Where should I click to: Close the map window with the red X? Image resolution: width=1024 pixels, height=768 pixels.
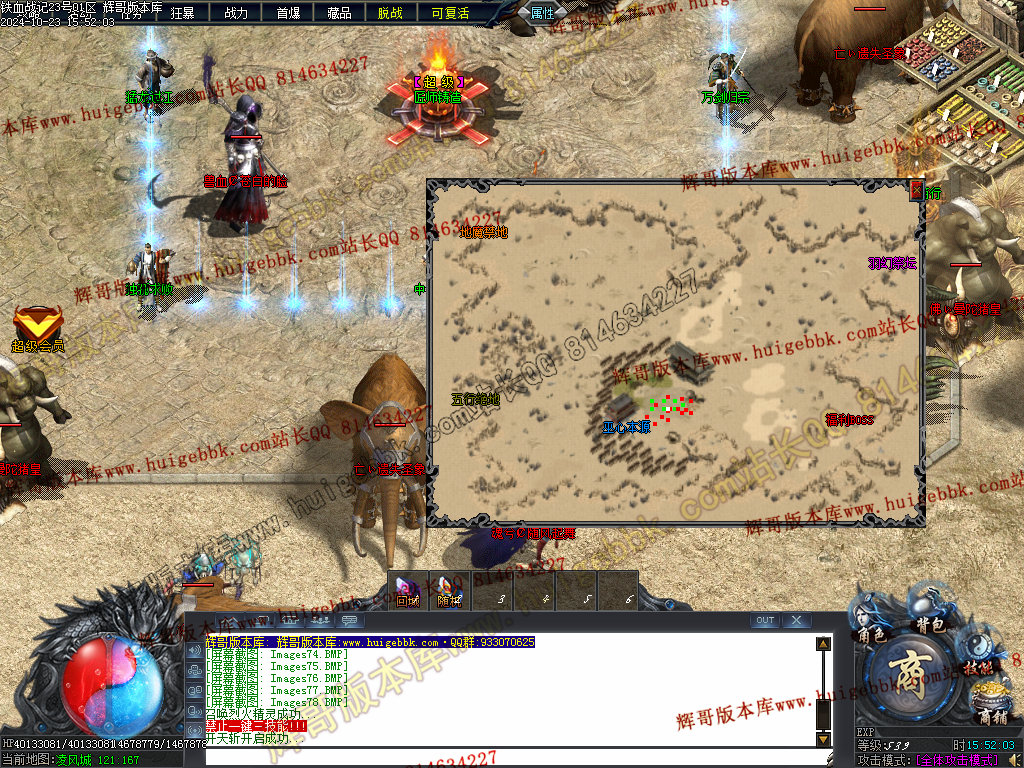916,189
